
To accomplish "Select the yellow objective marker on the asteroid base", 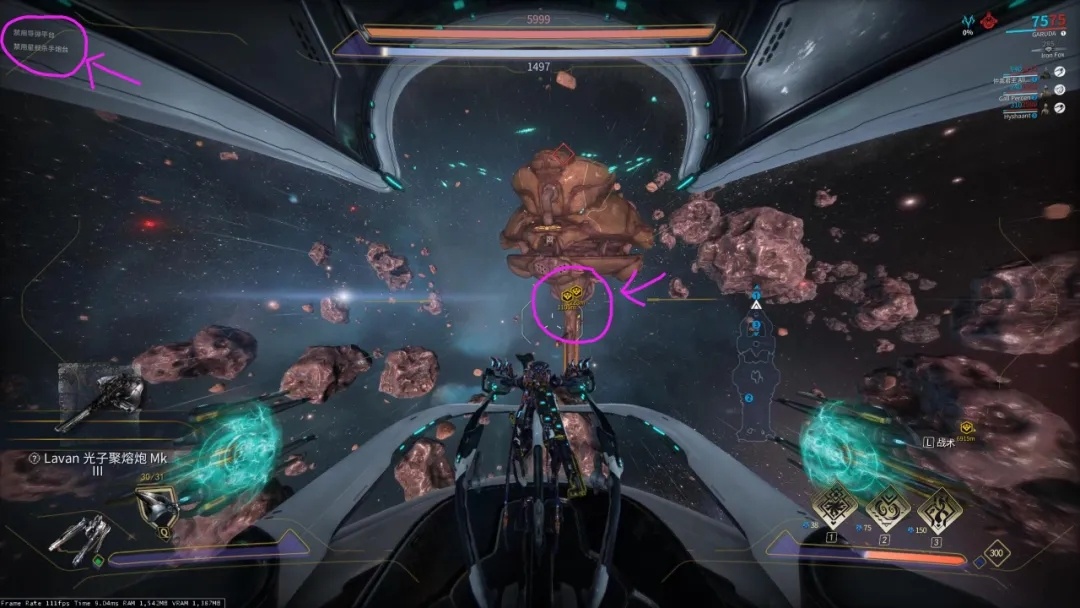I will [572, 296].
